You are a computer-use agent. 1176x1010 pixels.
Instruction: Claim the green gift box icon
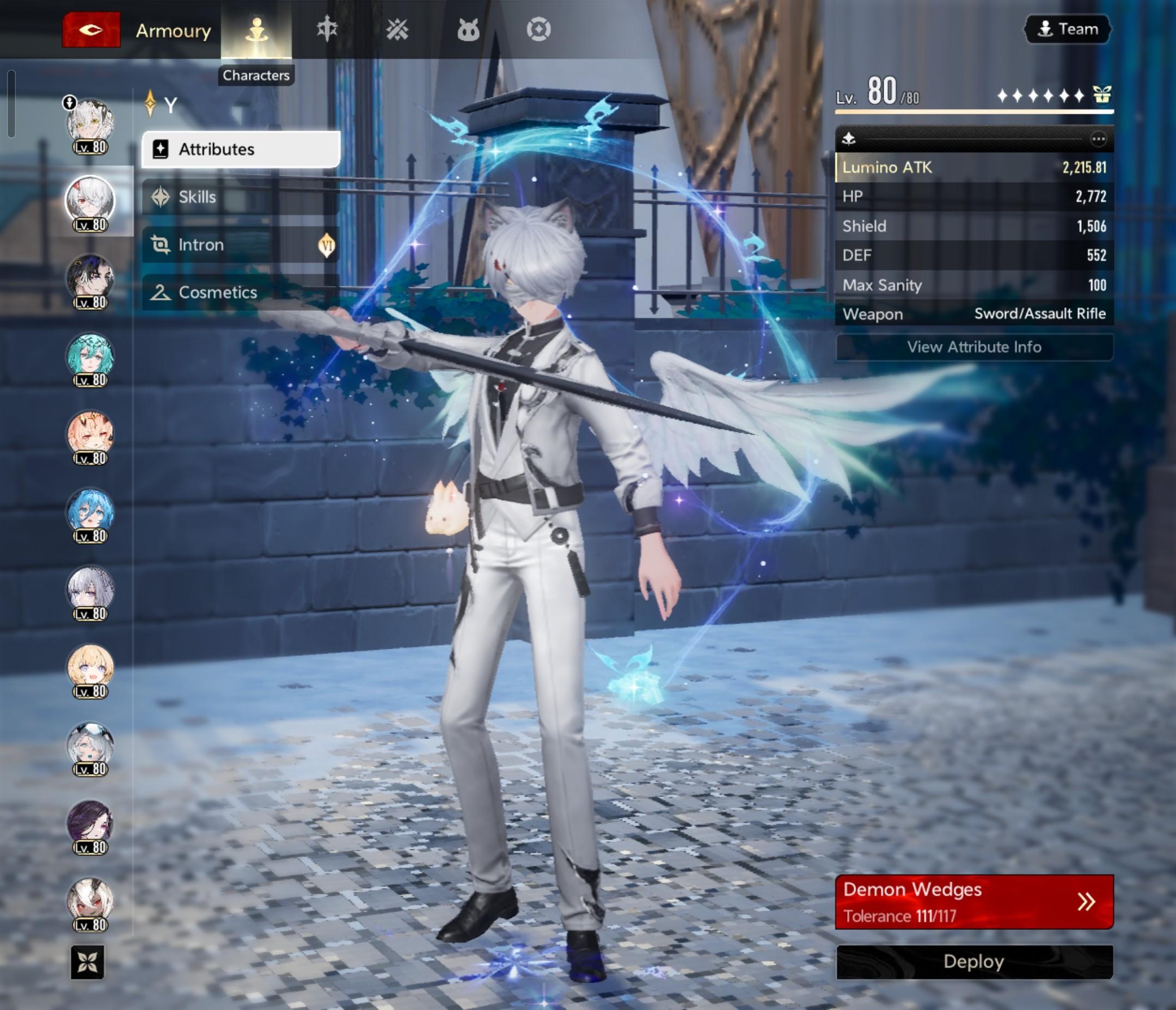1102,94
